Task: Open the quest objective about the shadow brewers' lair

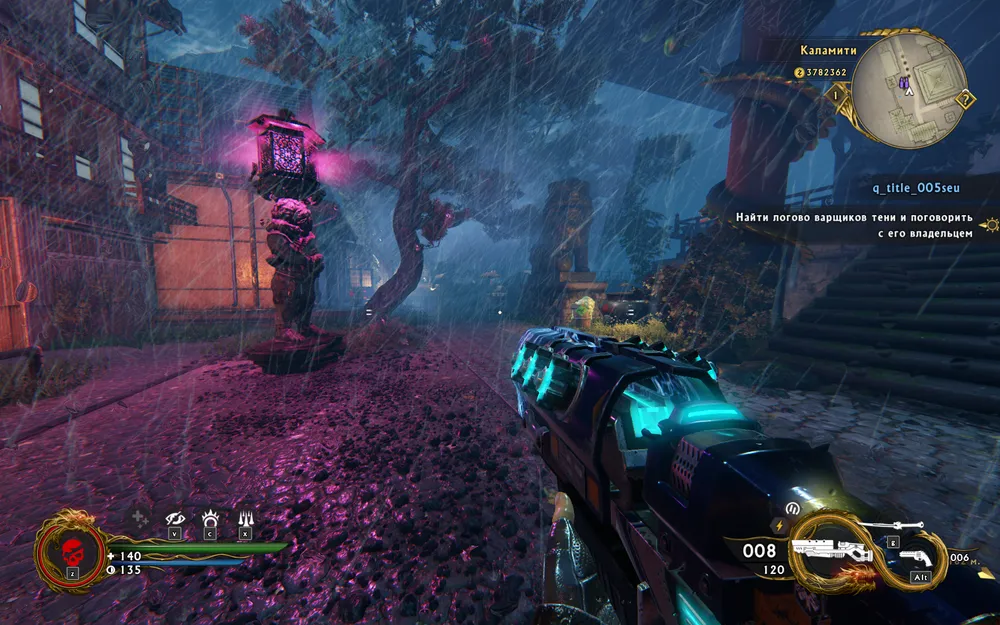Action: pyautogui.click(x=853, y=225)
